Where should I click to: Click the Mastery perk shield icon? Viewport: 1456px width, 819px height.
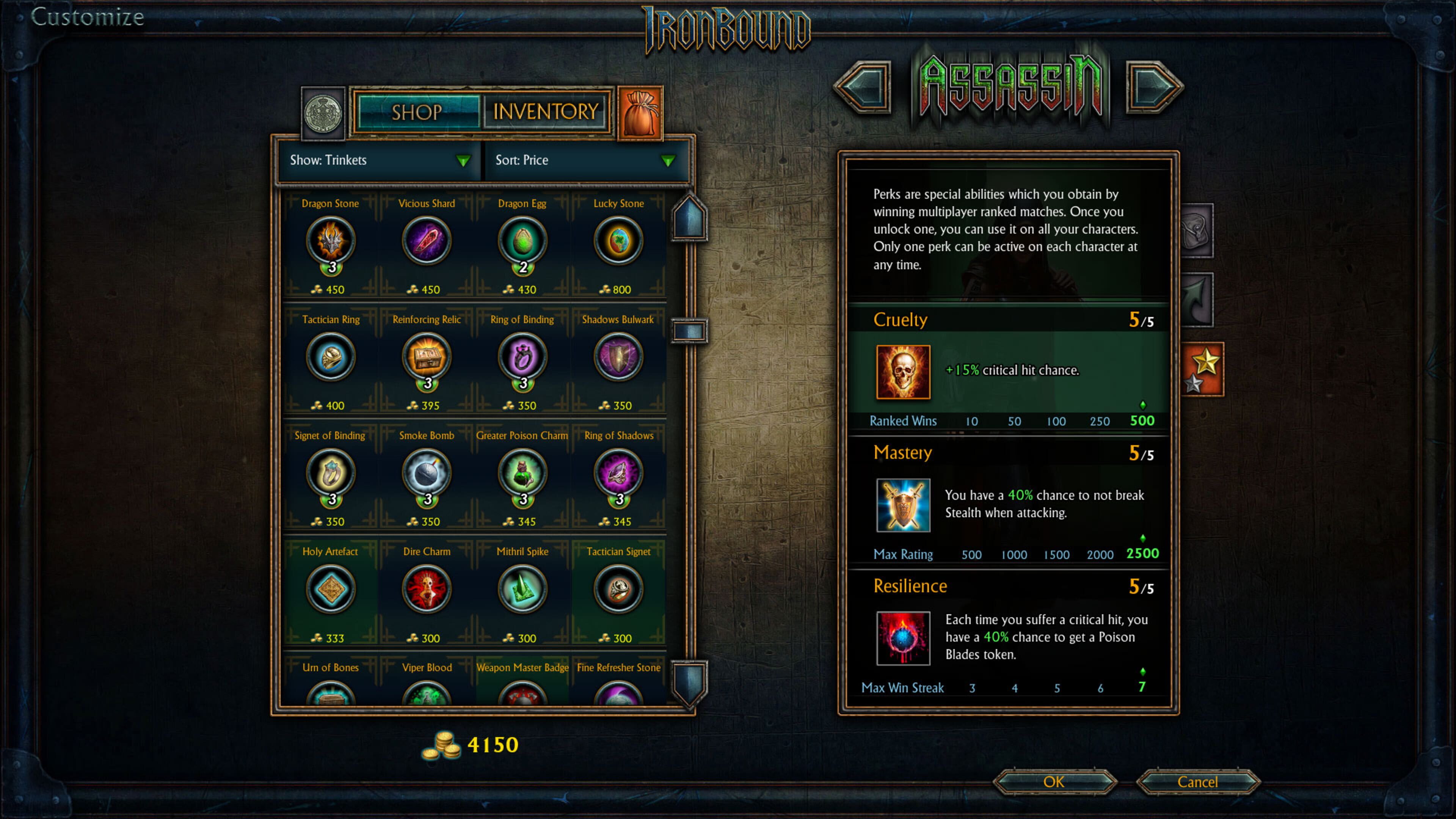(903, 506)
